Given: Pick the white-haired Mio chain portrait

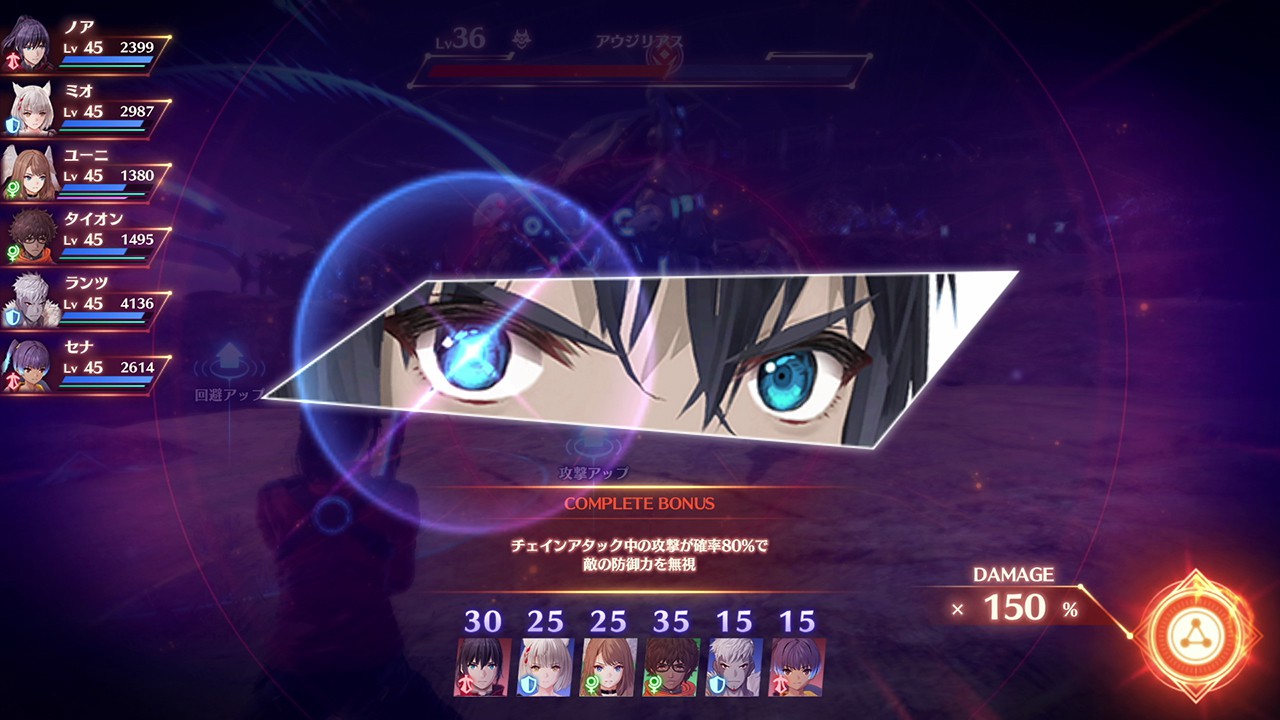Looking at the screenshot, I should (x=545, y=667).
